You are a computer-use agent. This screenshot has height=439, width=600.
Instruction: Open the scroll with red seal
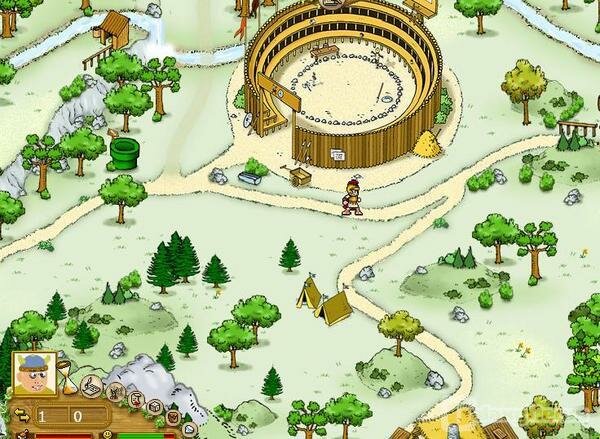point(137,399)
